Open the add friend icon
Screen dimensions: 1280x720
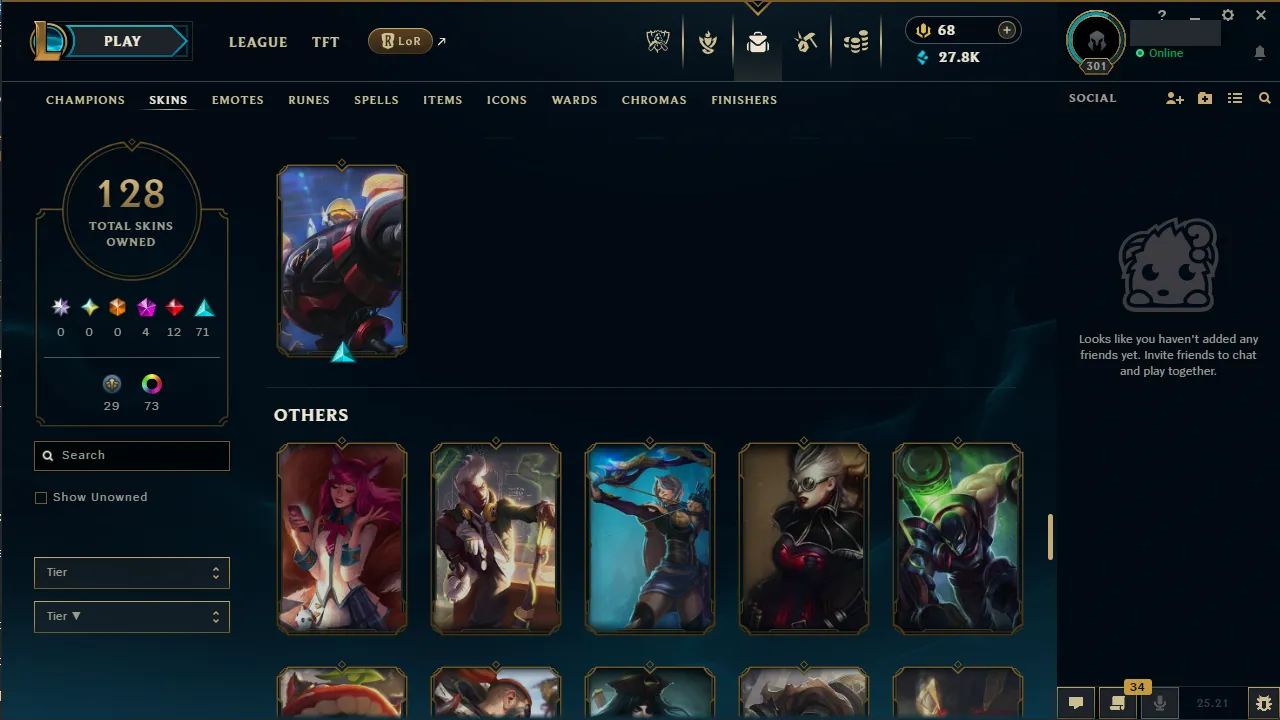(x=1175, y=98)
